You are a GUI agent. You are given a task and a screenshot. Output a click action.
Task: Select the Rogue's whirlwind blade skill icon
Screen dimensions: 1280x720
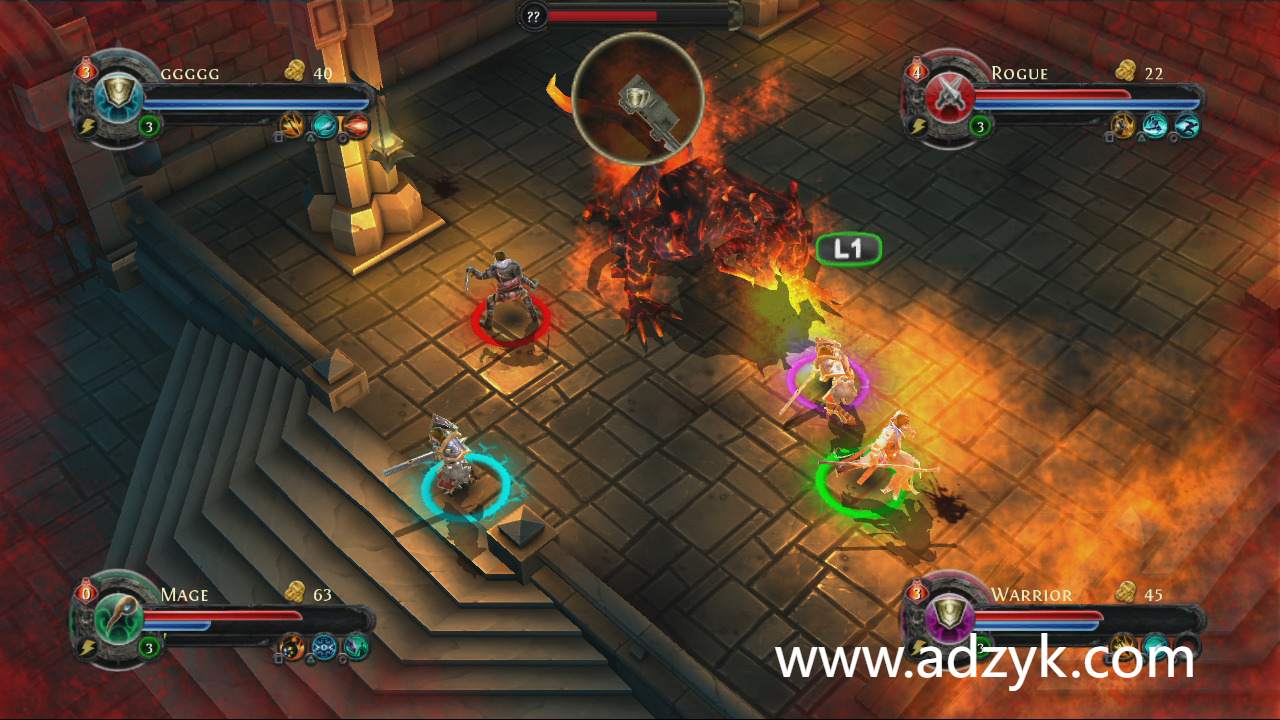pyautogui.click(x=1155, y=126)
